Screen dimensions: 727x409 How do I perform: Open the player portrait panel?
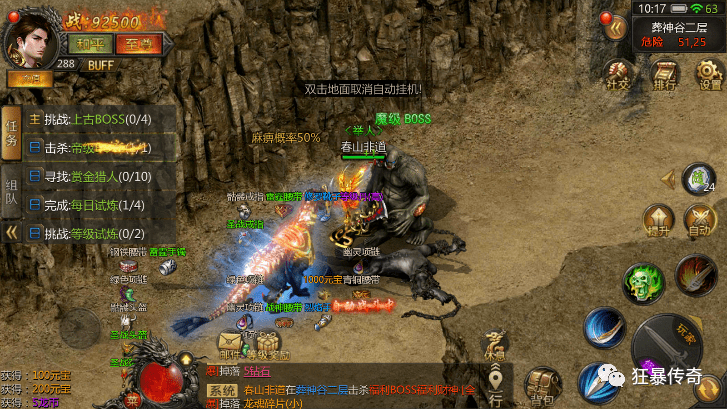point(30,36)
